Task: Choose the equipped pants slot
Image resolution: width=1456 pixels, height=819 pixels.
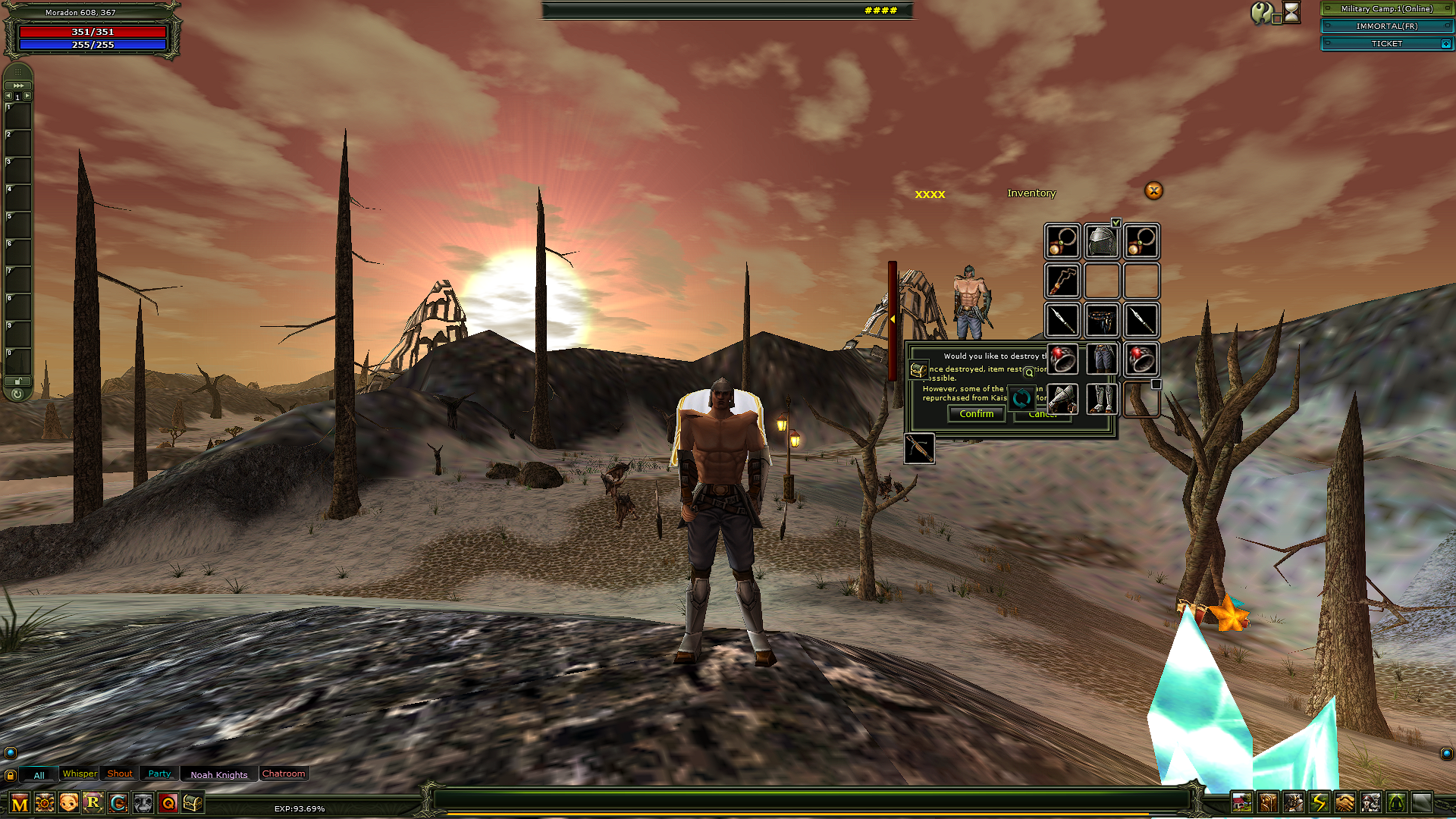Action: [x=1101, y=359]
